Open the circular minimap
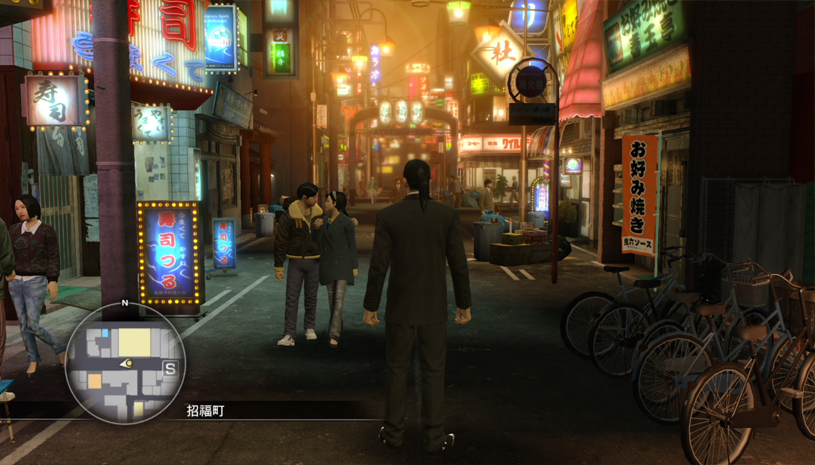Image resolution: width=815 pixels, height=465 pixels. pyautogui.click(x=125, y=362)
